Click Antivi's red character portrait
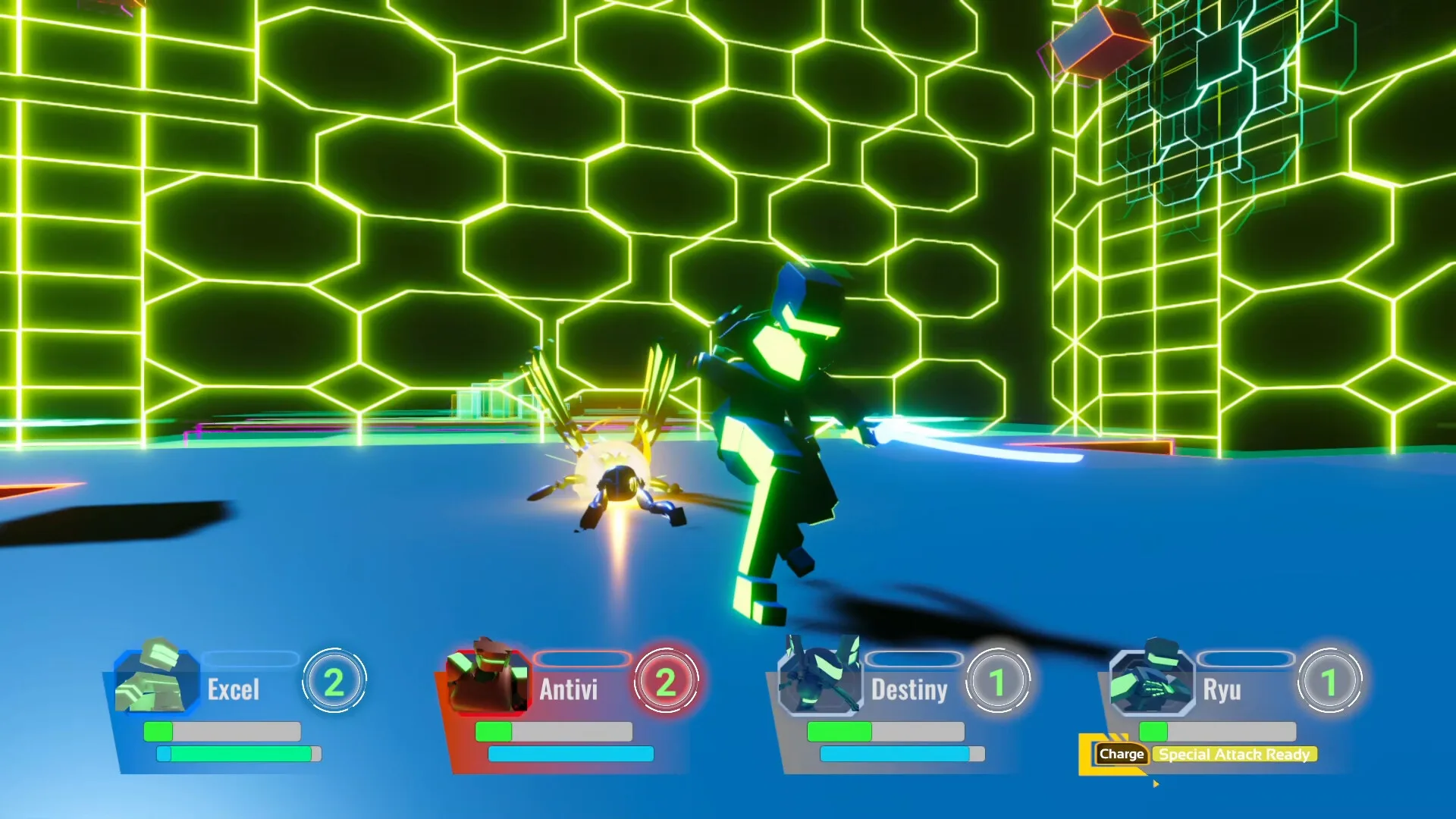The height and width of the screenshot is (819, 1456). [x=488, y=680]
